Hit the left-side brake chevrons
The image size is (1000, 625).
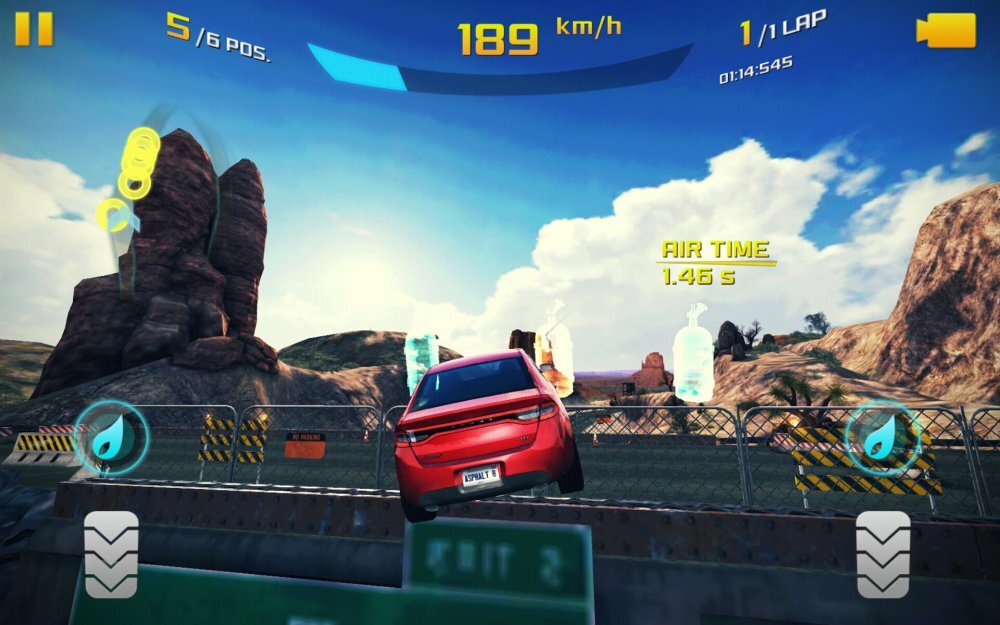[111, 554]
